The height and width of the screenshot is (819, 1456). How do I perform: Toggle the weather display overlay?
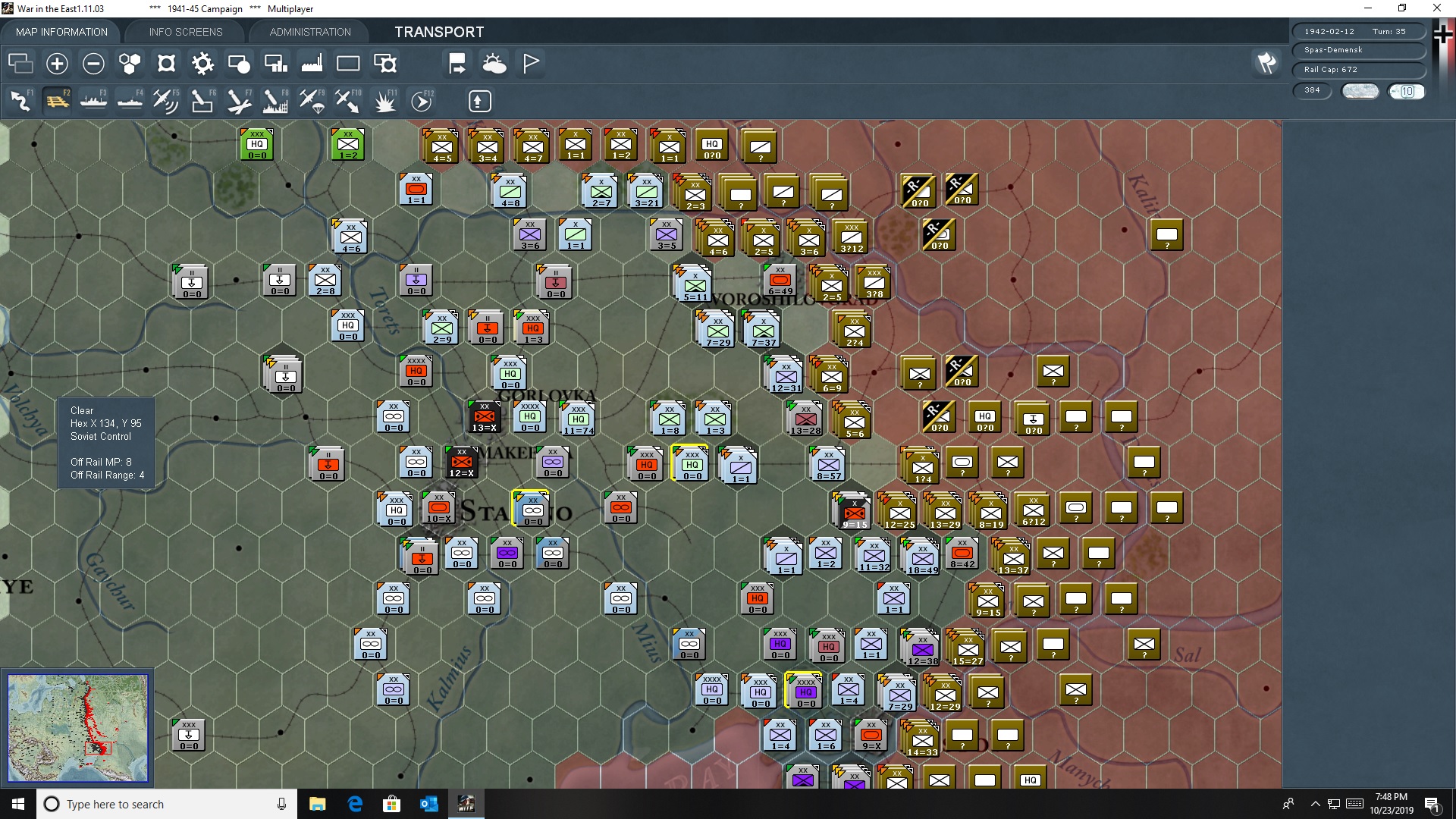(495, 64)
